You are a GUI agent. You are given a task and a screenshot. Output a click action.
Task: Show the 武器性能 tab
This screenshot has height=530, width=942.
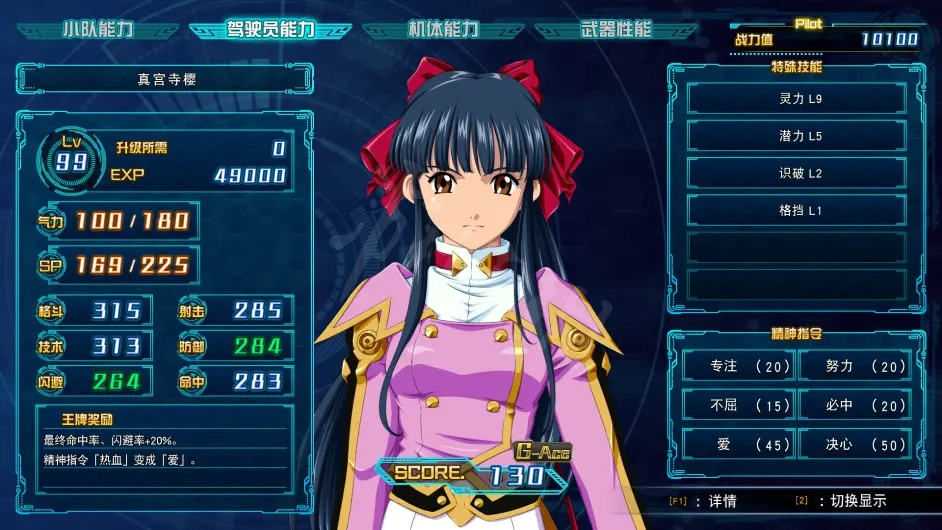point(614,30)
